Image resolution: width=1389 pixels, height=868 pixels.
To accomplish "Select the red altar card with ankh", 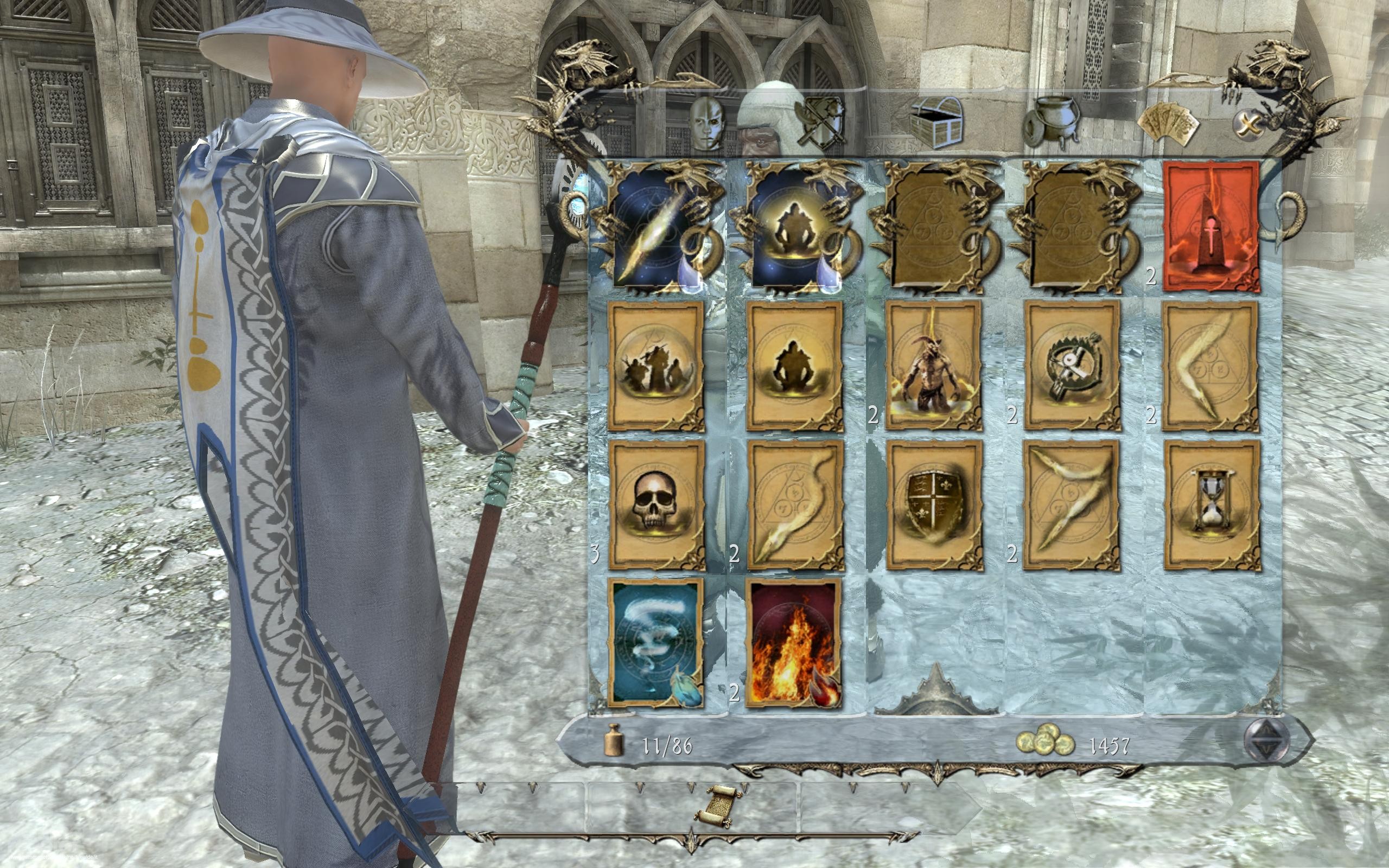I will coord(1211,227).
